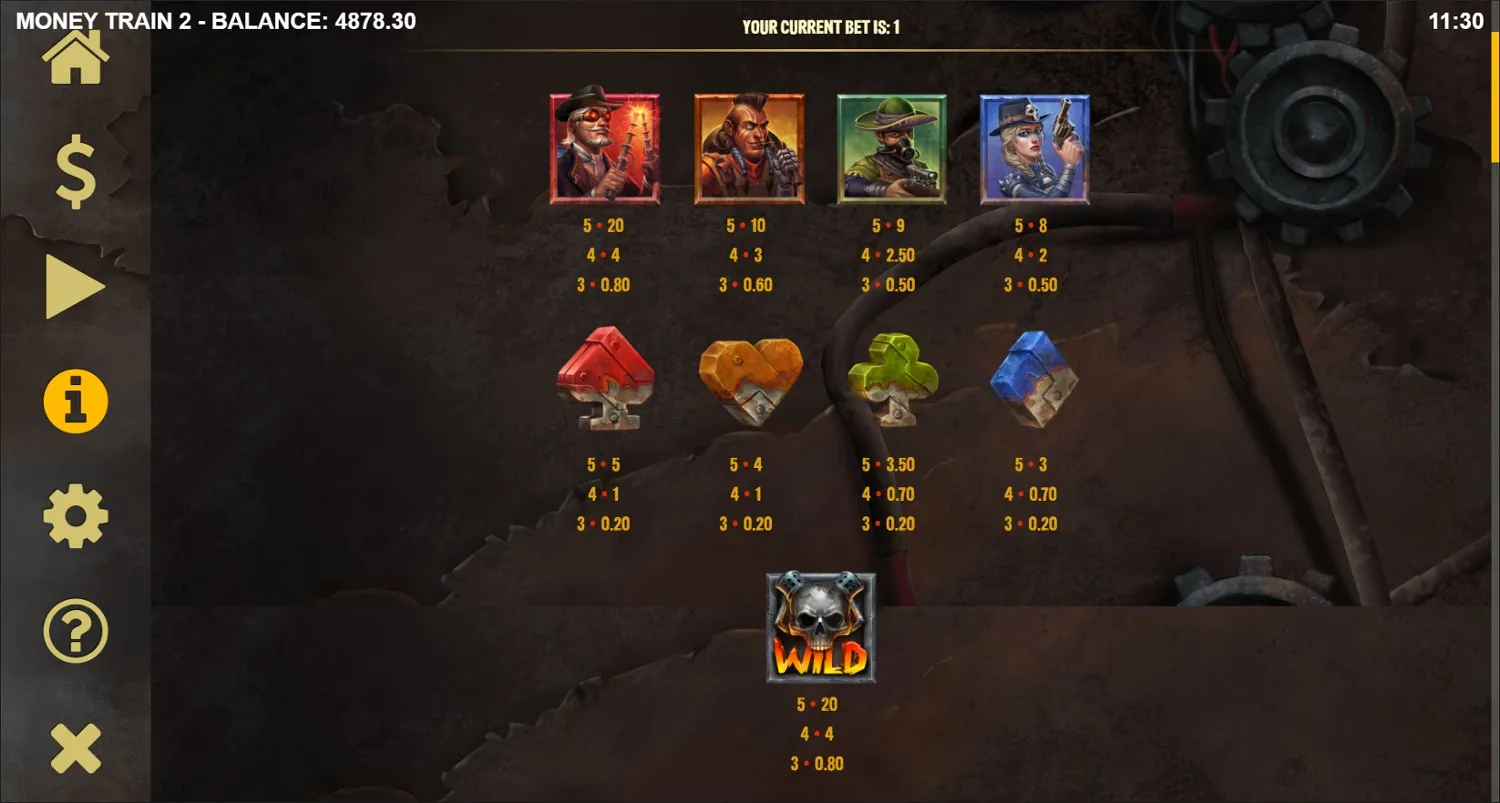The height and width of the screenshot is (803, 1500).
Task: Close the paytable with the X icon
Action: coord(75,745)
